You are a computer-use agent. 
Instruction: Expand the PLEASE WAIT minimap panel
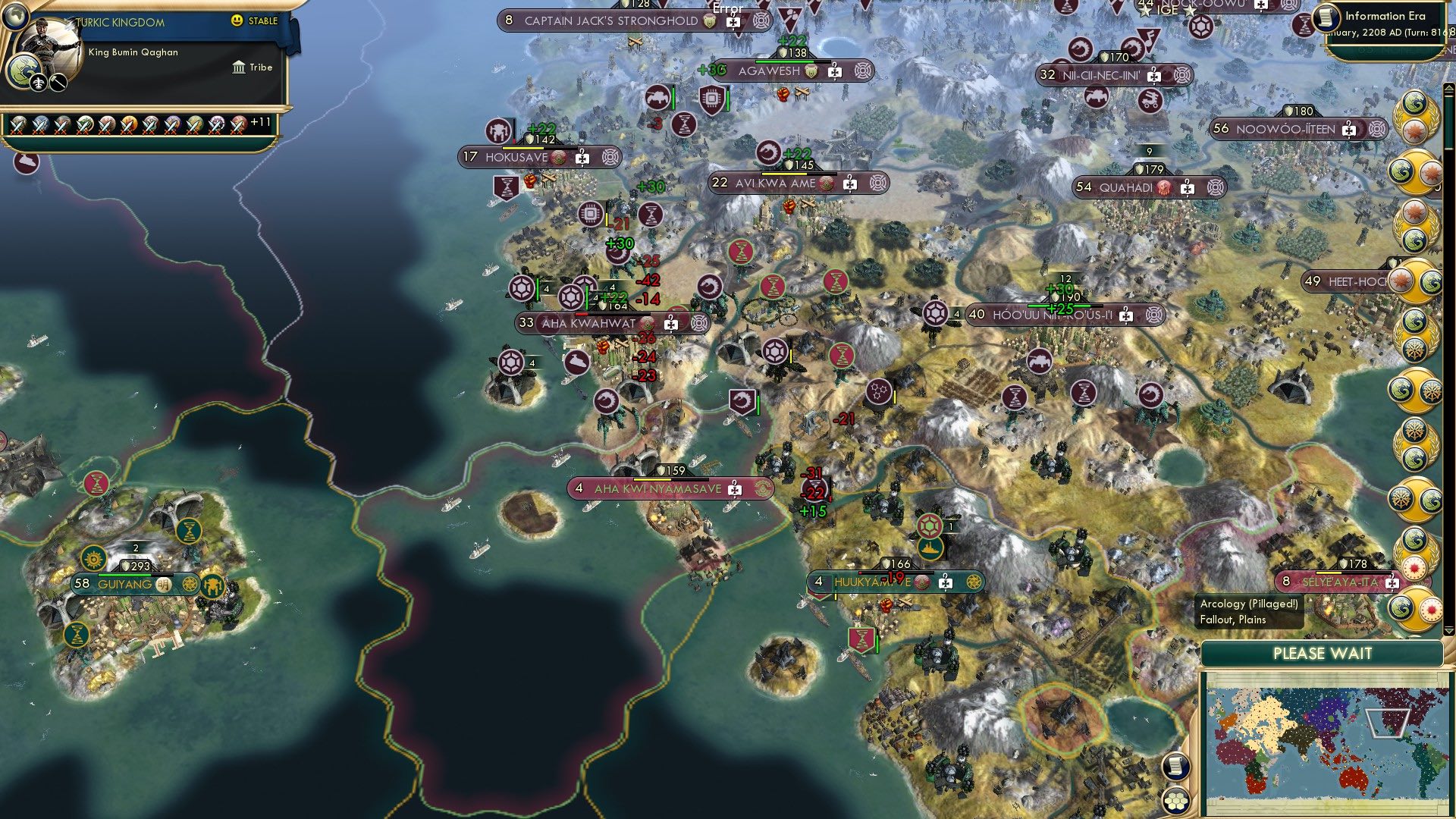(1323, 653)
